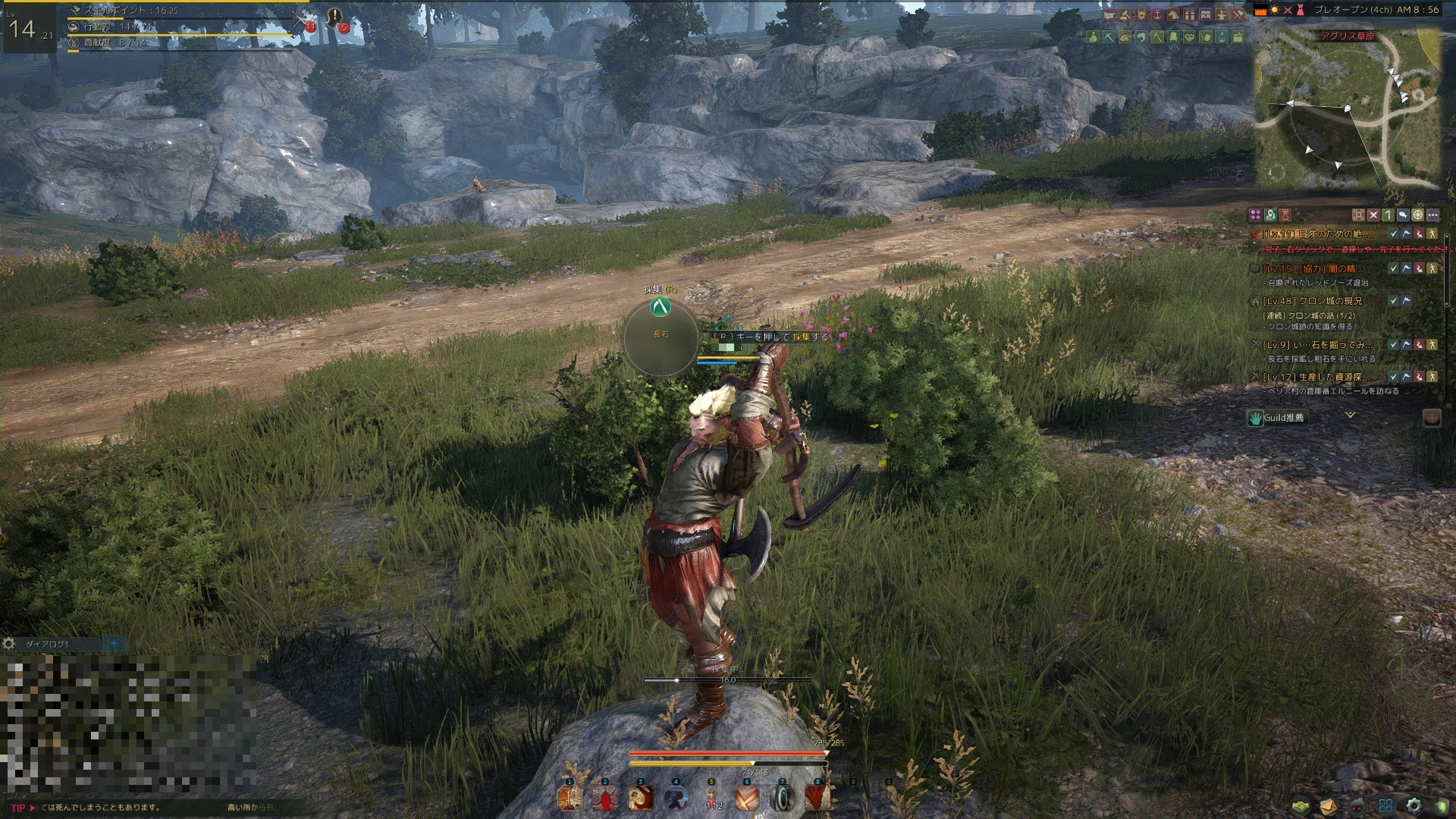Click the walking figure auto-path on Lv.12 quest
This screenshot has height=819, width=1456.
pos(1432,377)
